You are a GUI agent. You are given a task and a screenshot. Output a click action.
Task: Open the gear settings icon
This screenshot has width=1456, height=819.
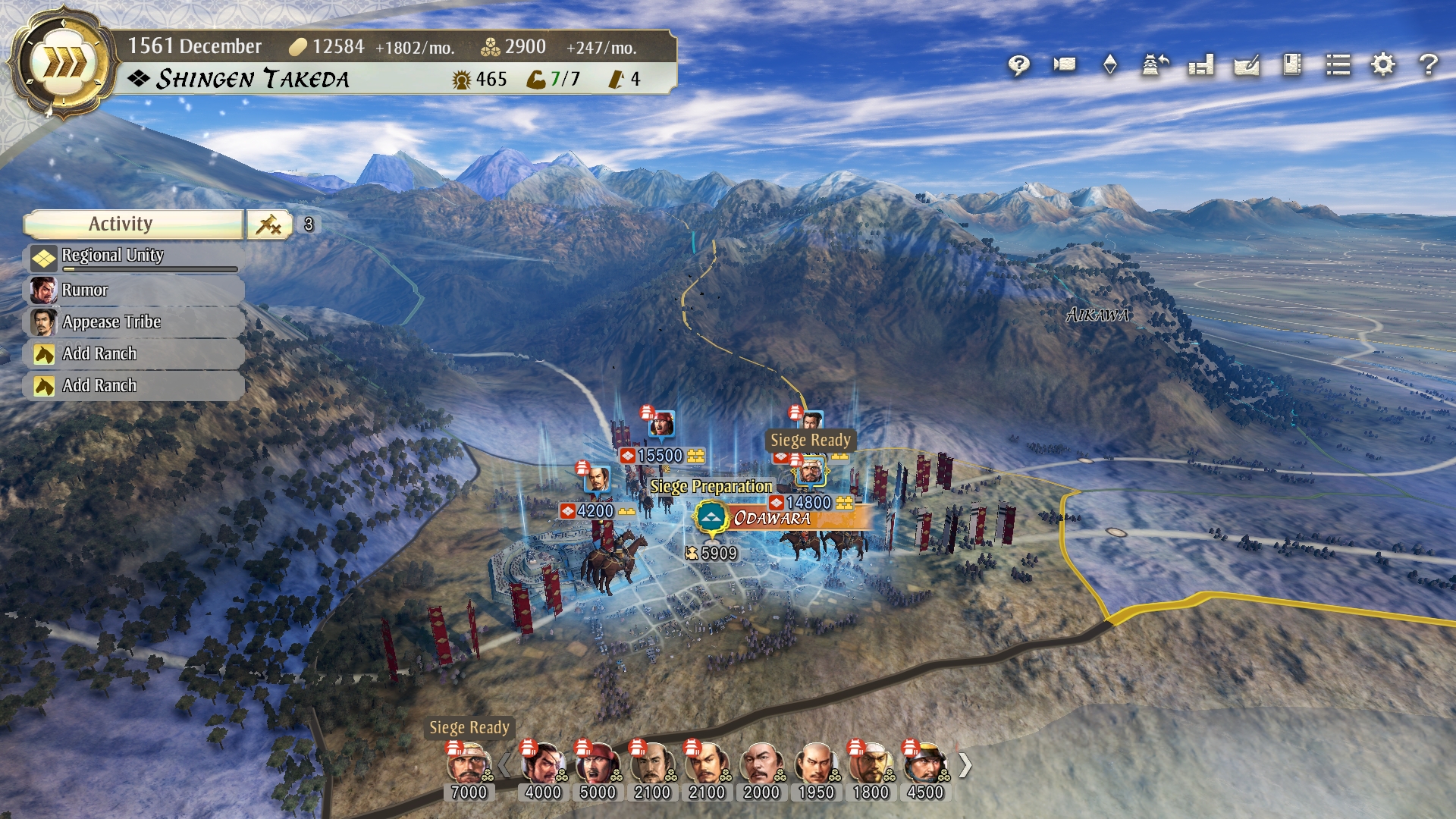[x=1383, y=65]
